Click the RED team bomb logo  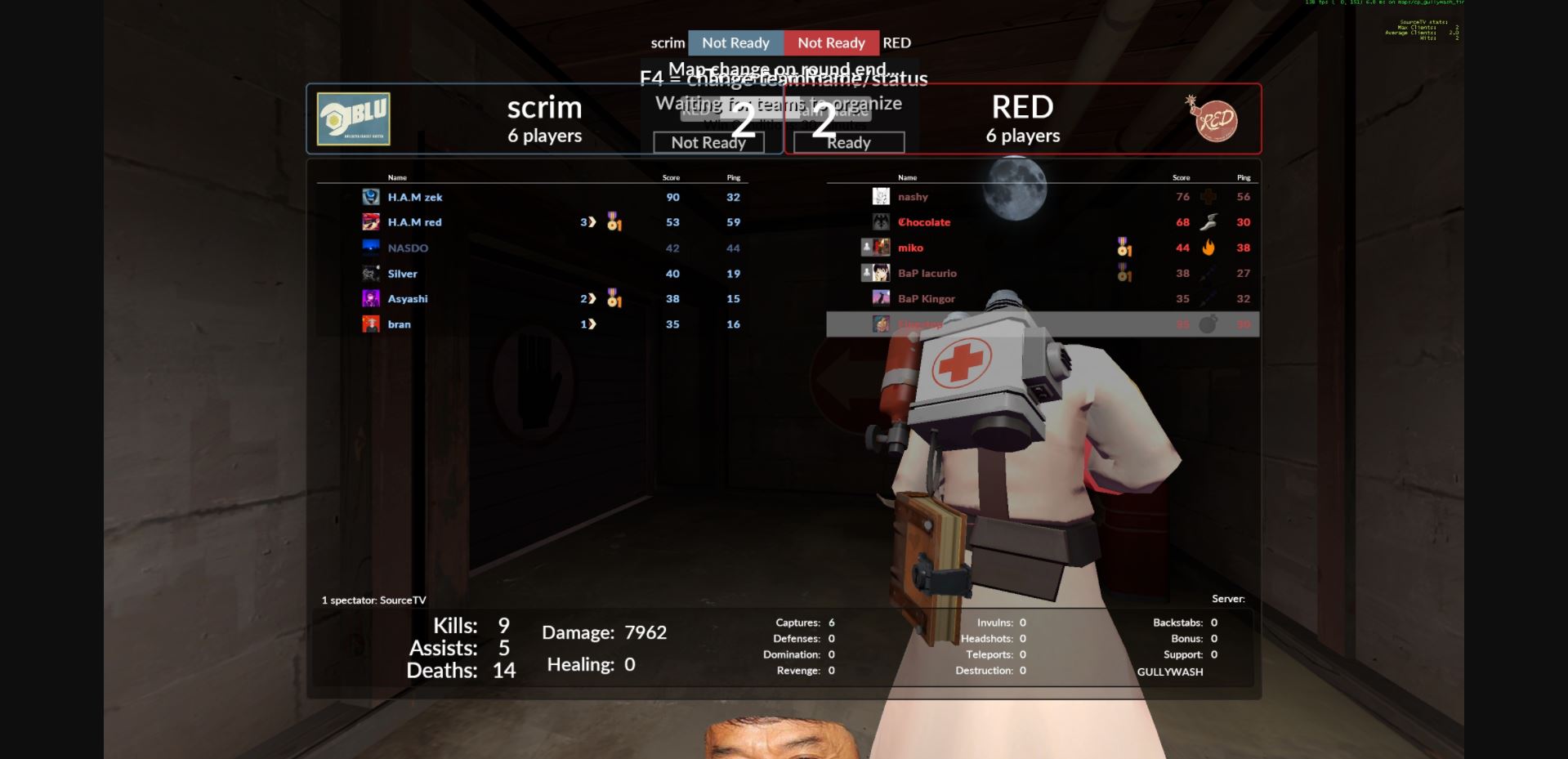[1213, 118]
